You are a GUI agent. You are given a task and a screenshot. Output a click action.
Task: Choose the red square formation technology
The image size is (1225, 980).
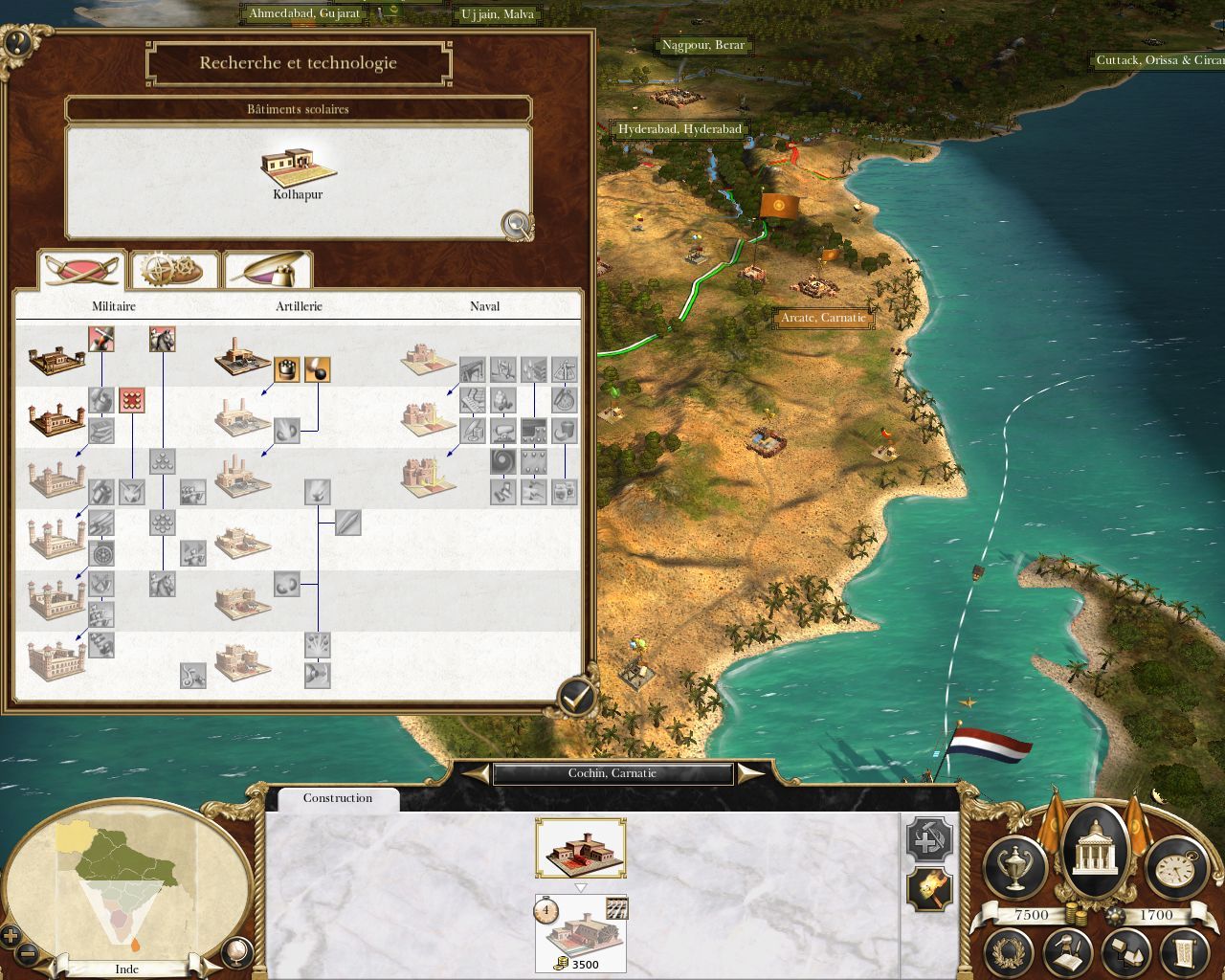tap(132, 400)
